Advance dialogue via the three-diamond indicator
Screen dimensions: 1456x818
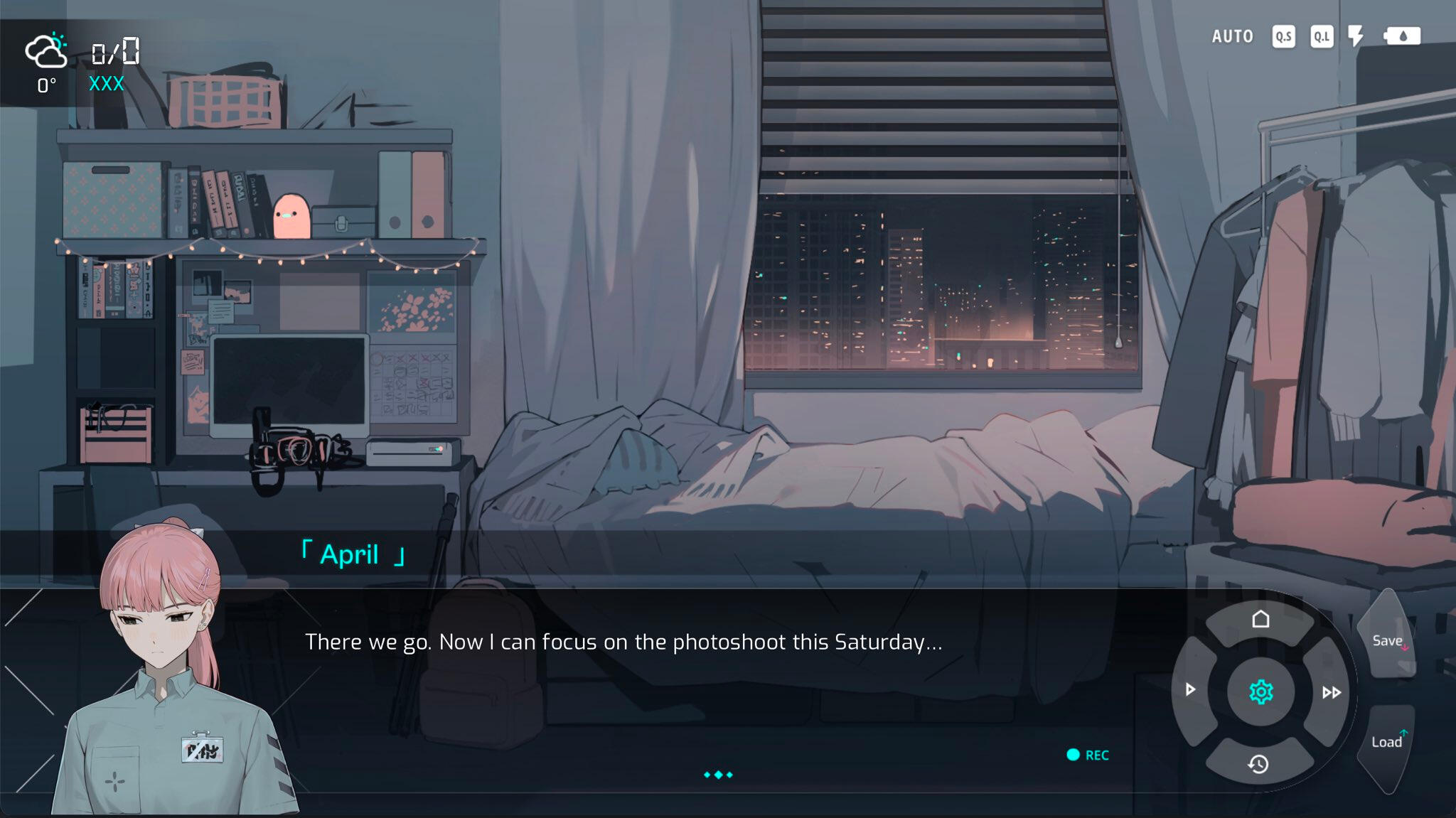(718, 775)
